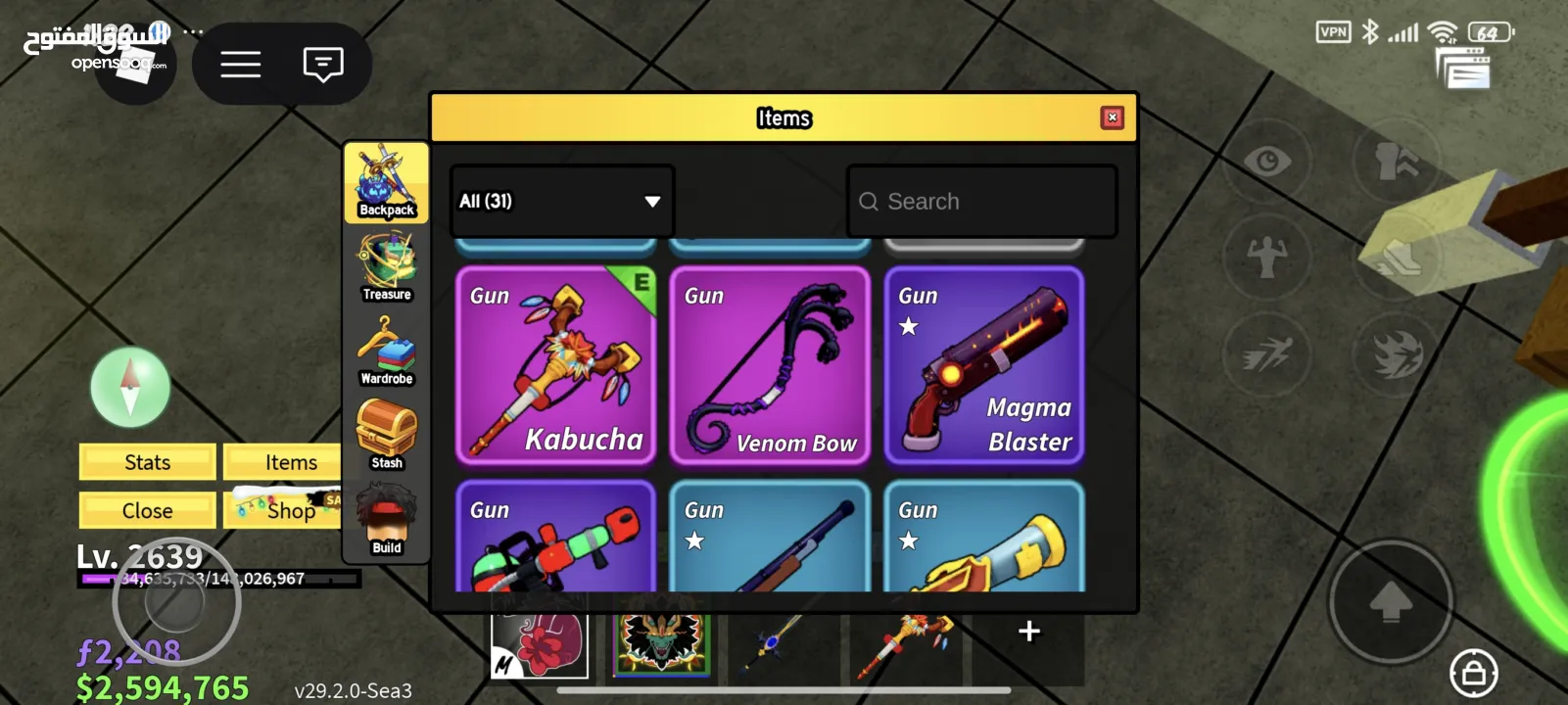Select the Venom Bow item
The image size is (1568, 705).
pos(770,365)
